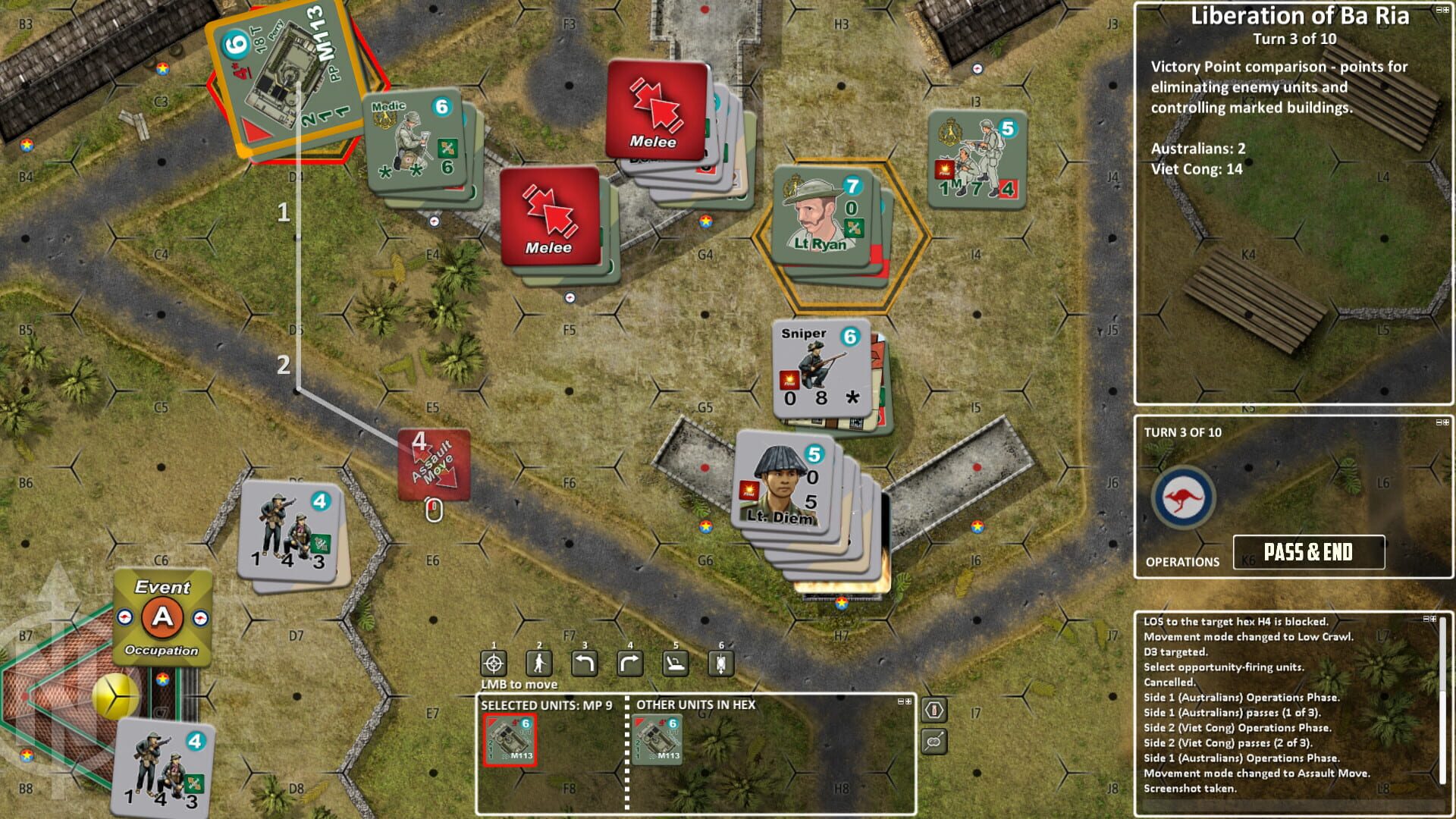Collapse the units-in-hex panel
This screenshot has height=819, width=1456.
point(902,702)
